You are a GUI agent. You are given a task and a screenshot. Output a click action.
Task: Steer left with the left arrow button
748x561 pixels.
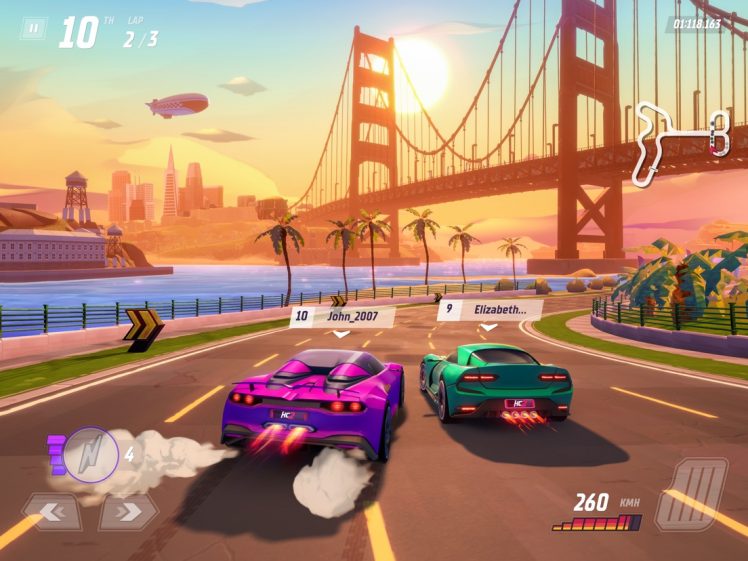51,512
